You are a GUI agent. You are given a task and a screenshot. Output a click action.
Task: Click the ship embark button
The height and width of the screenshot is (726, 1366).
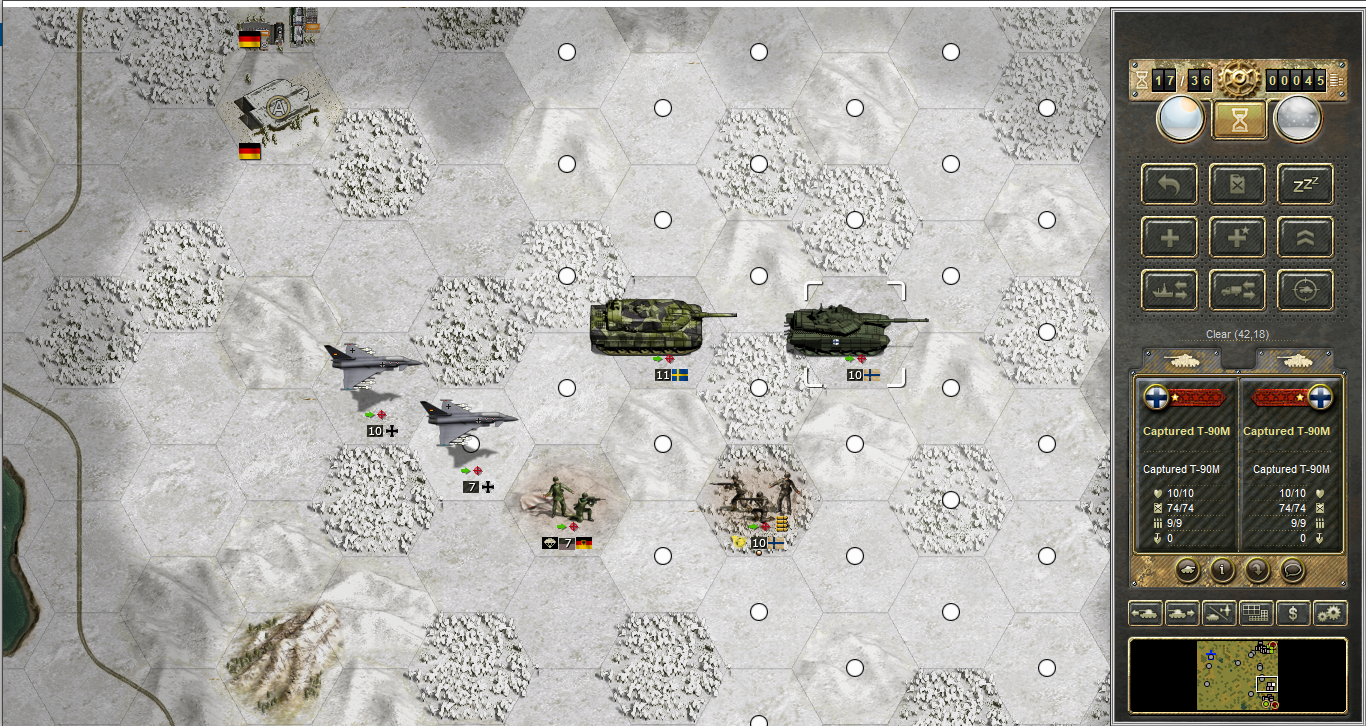click(1170, 290)
